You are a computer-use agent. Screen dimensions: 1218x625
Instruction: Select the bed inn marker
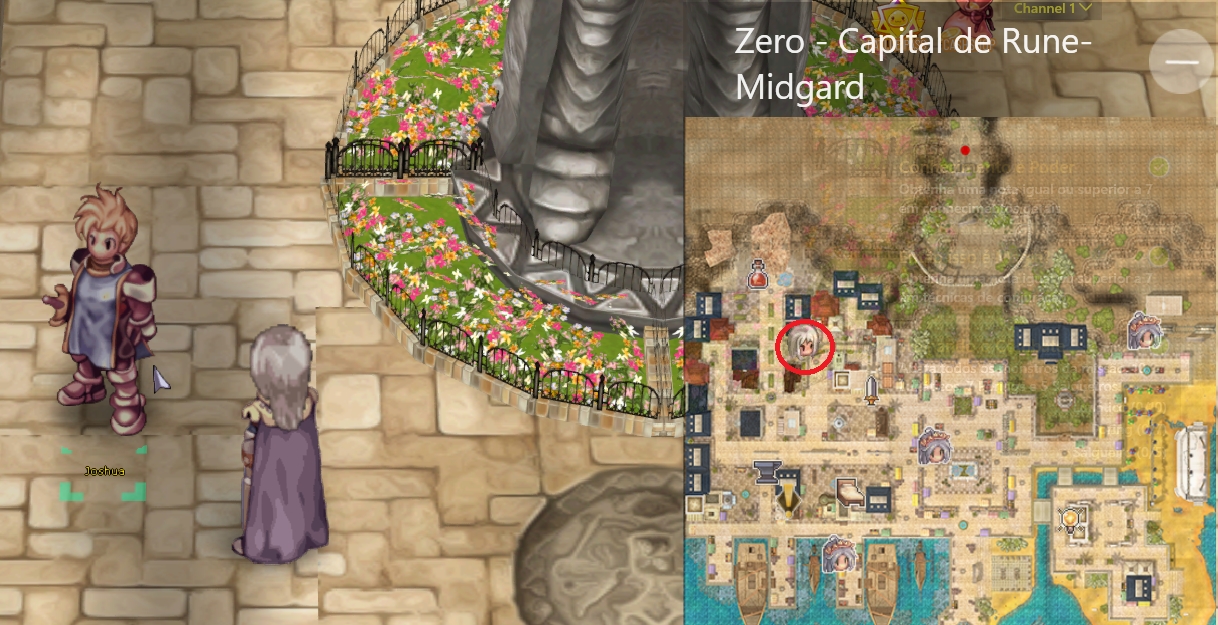[x=850, y=493]
